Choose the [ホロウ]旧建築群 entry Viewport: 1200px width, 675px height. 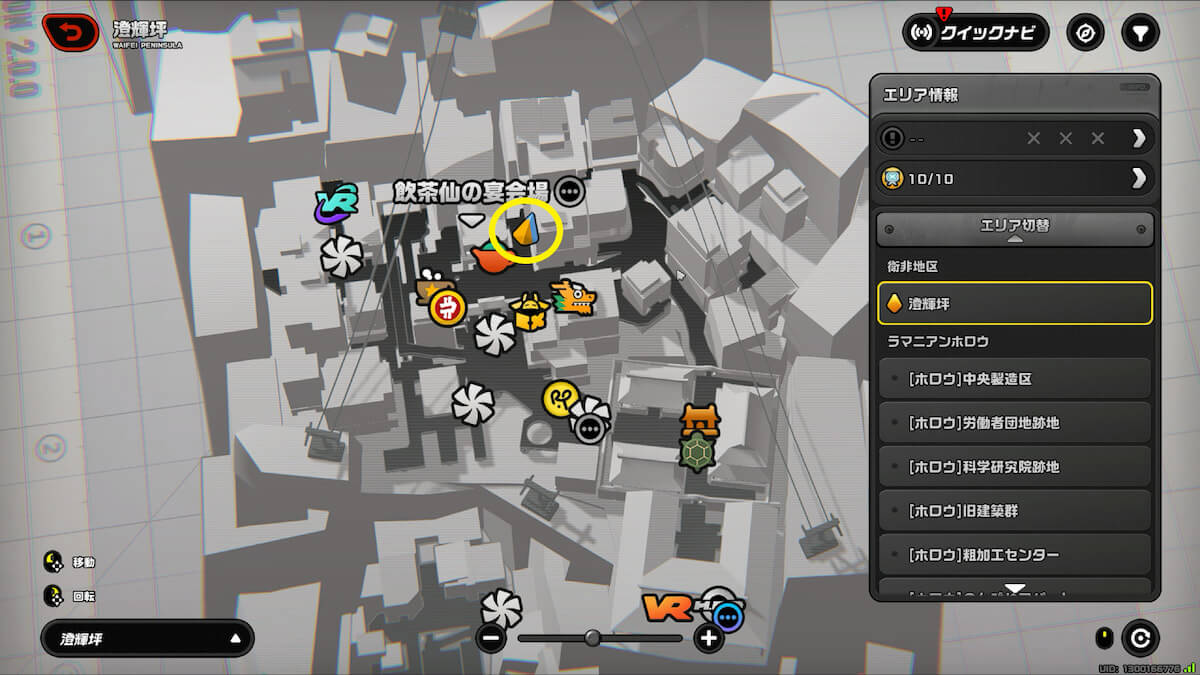[x=1014, y=511]
